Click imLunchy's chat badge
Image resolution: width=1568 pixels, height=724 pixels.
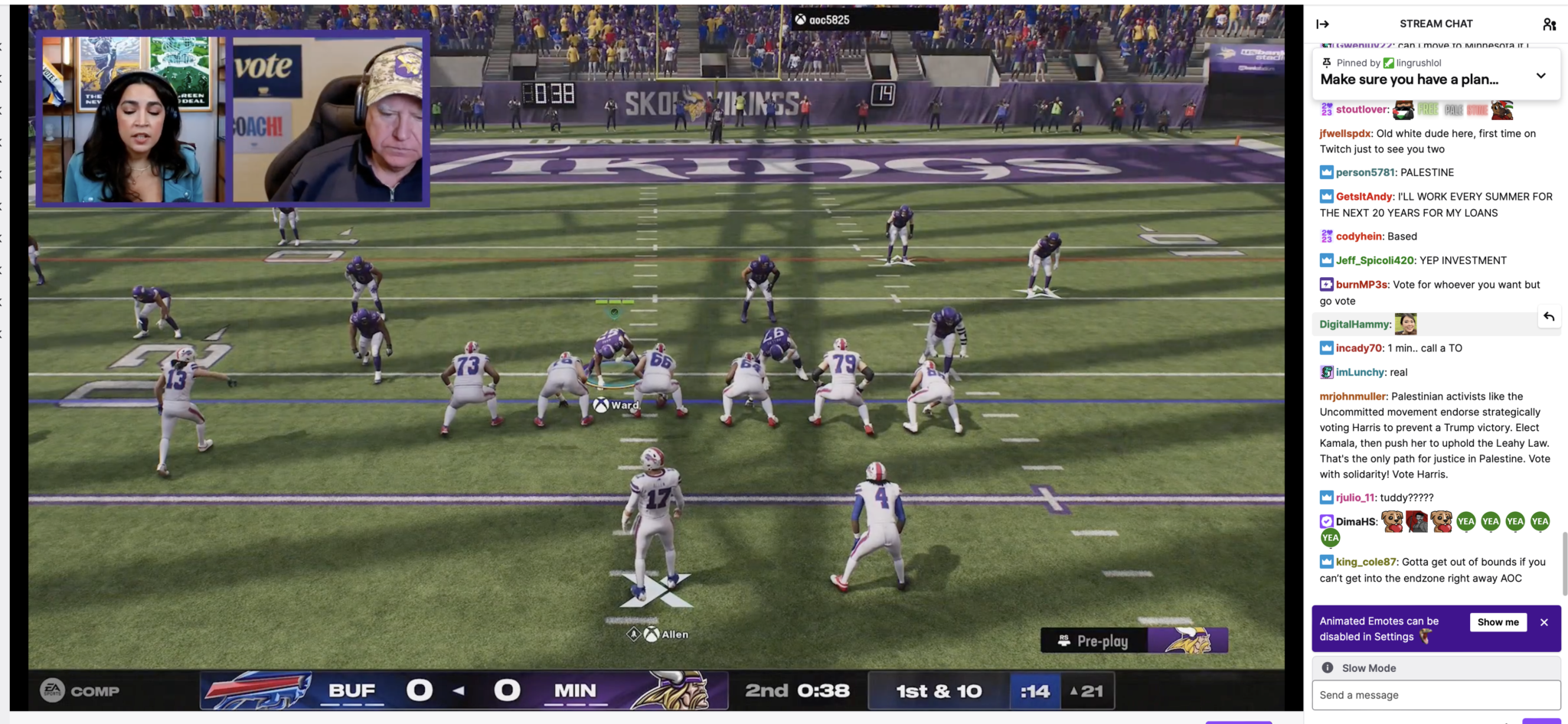(1327, 372)
